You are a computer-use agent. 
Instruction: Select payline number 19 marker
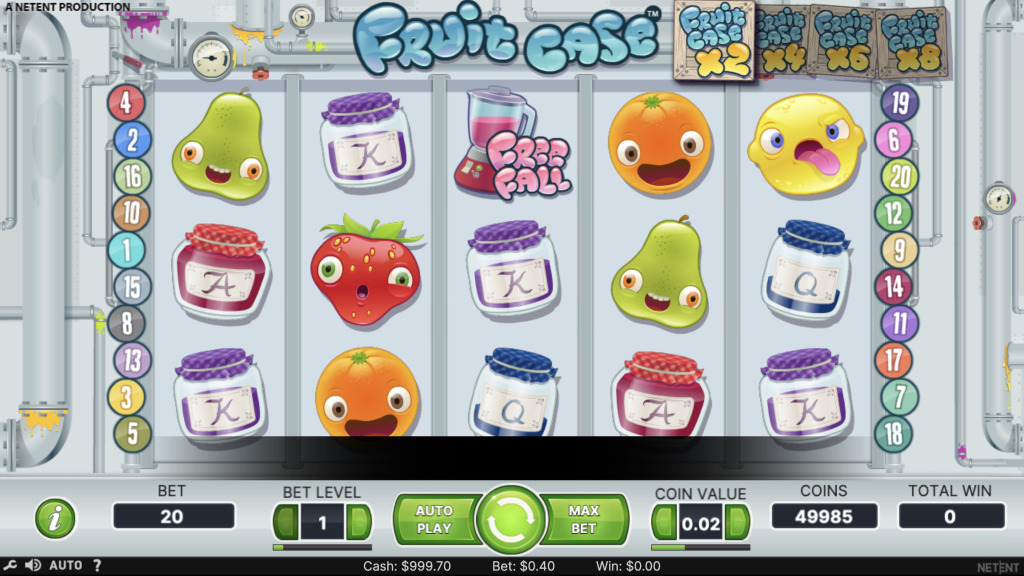coord(899,102)
